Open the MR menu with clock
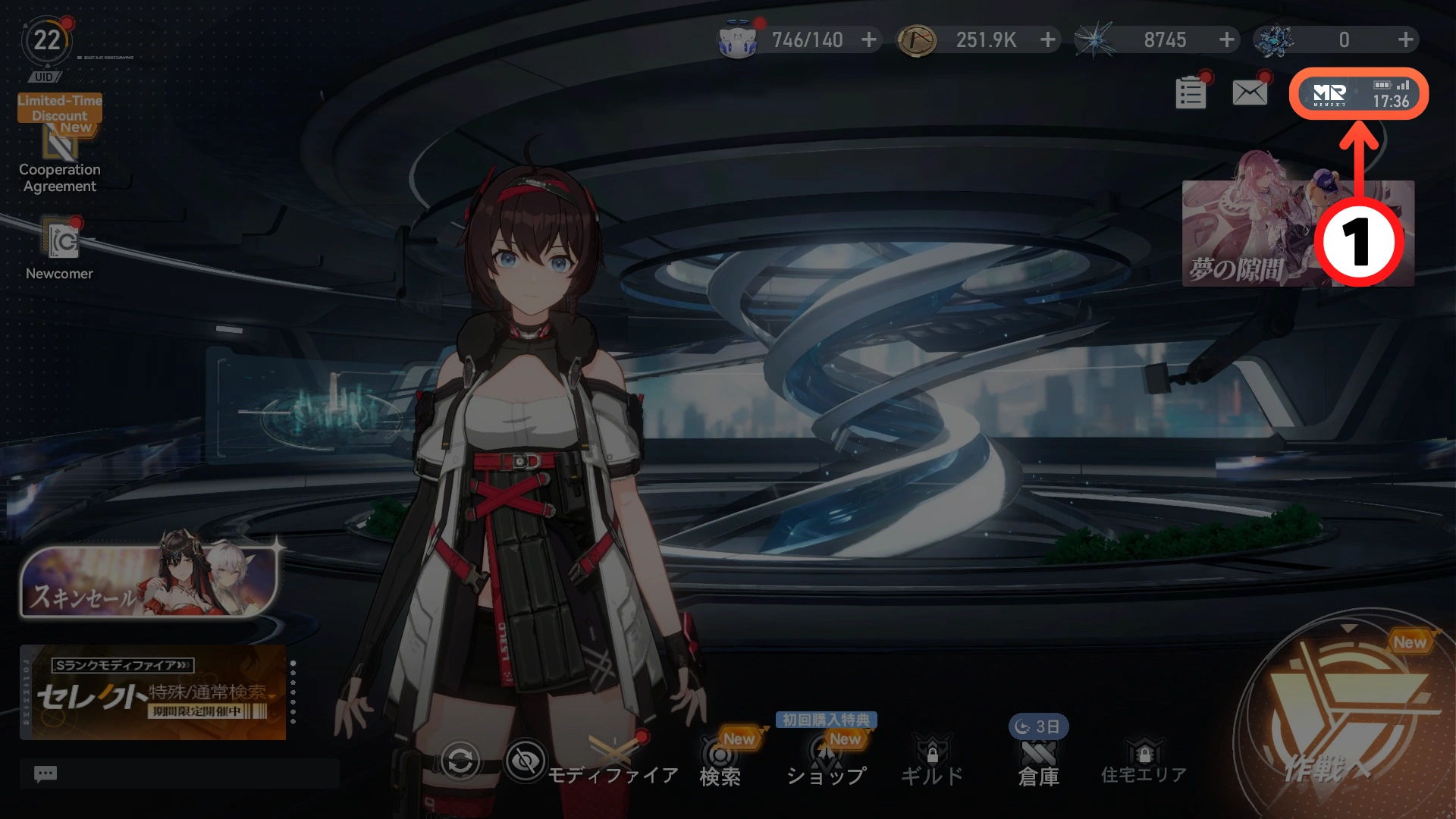Screen dimensions: 1456x819 click(x=1359, y=94)
